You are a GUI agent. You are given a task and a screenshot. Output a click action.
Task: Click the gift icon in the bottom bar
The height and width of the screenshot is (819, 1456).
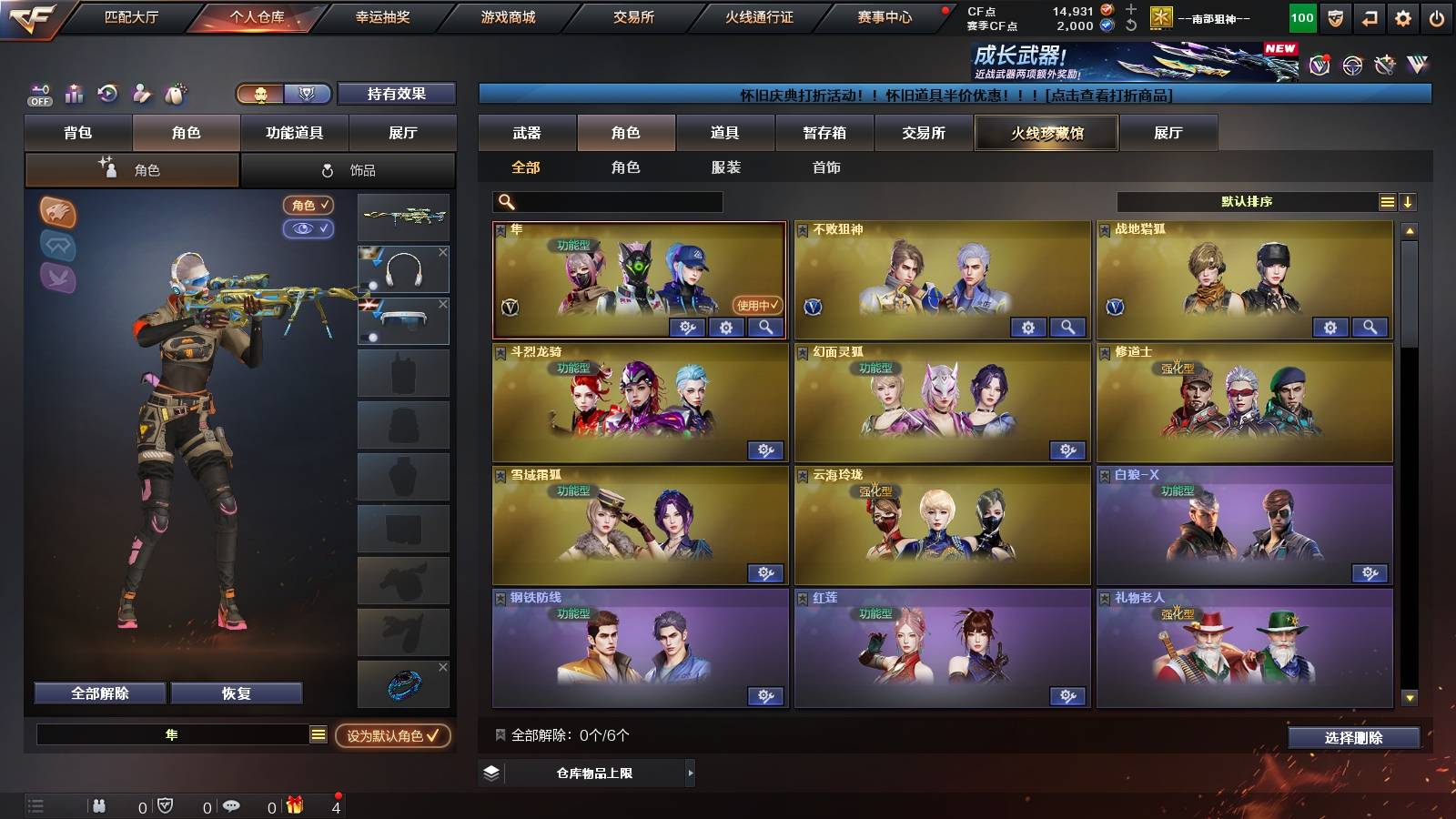(x=293, y=806)
